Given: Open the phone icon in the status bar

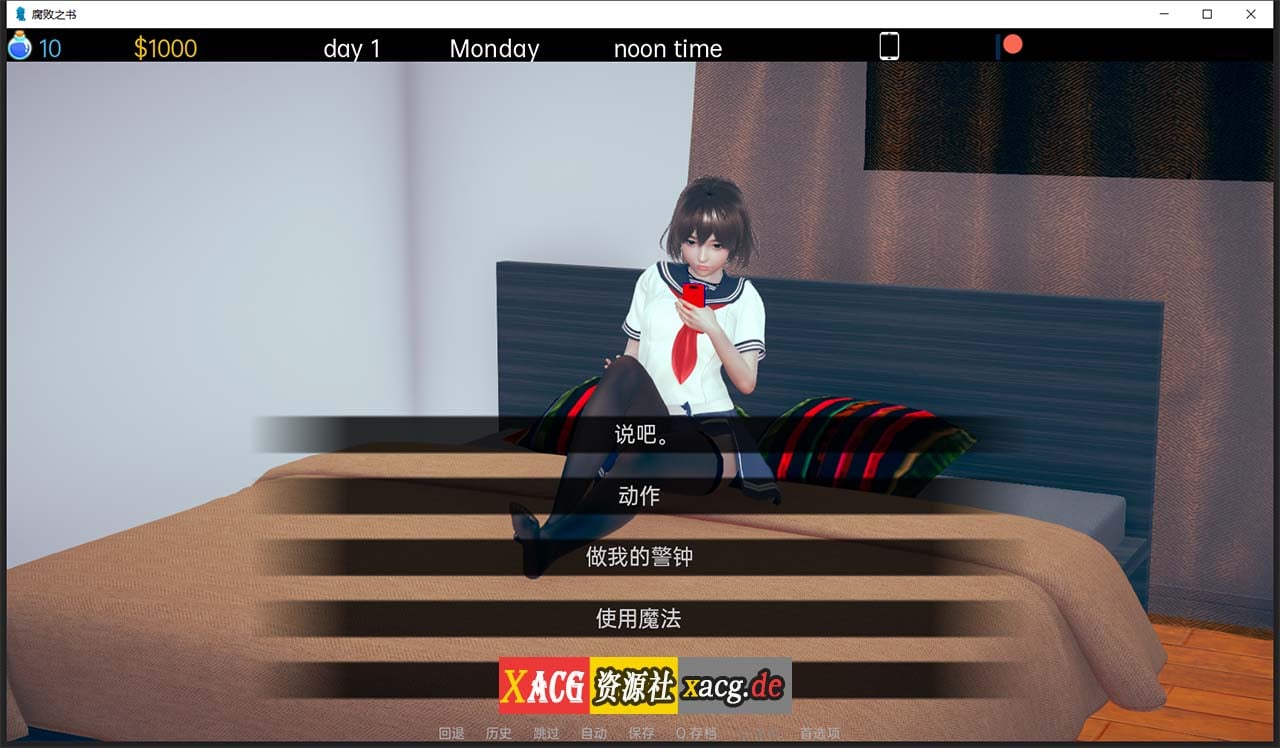Looking at the screenshot, I should tap(889, 45).
